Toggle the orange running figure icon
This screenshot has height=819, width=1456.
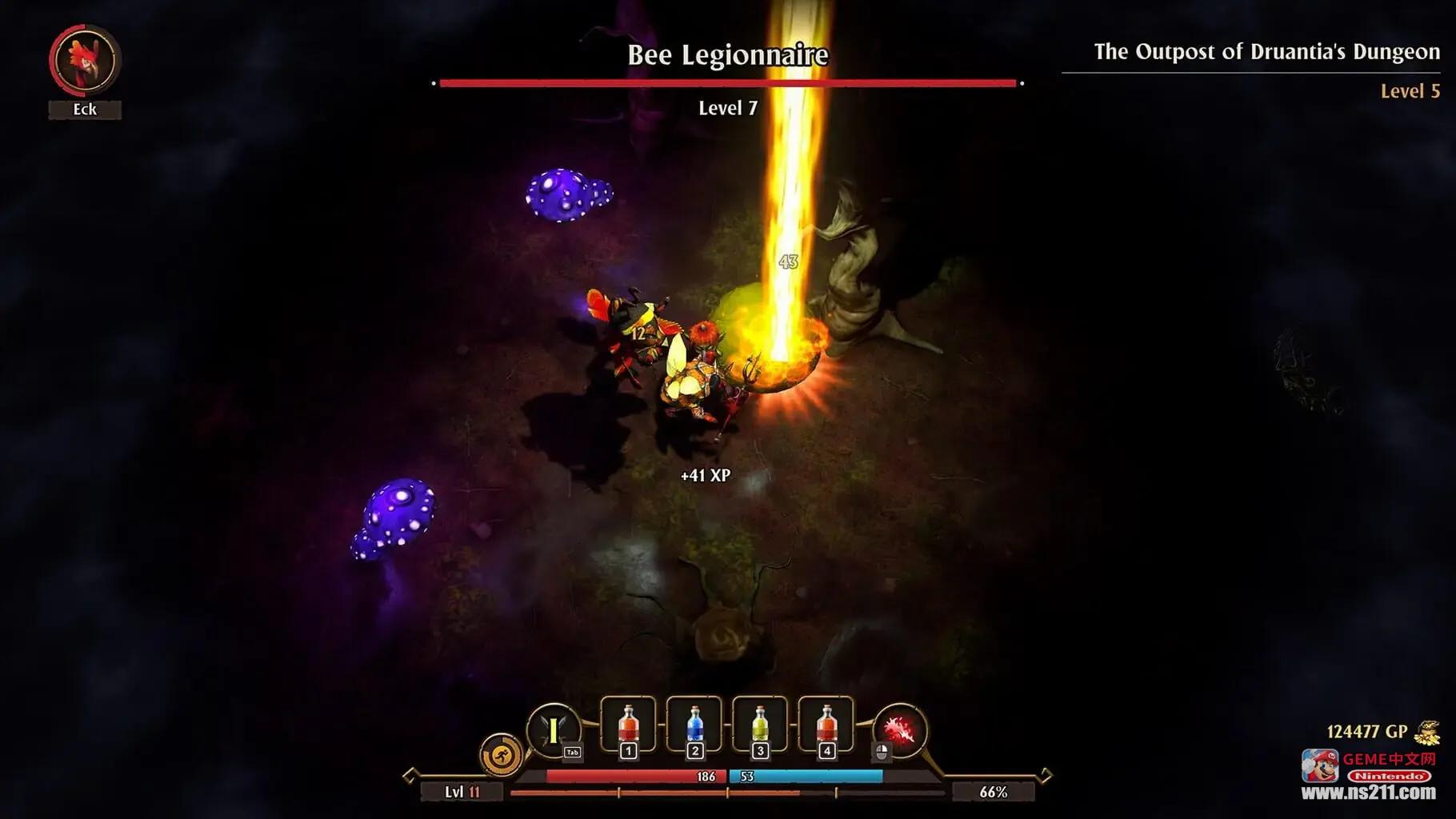[x=501, y=754]
